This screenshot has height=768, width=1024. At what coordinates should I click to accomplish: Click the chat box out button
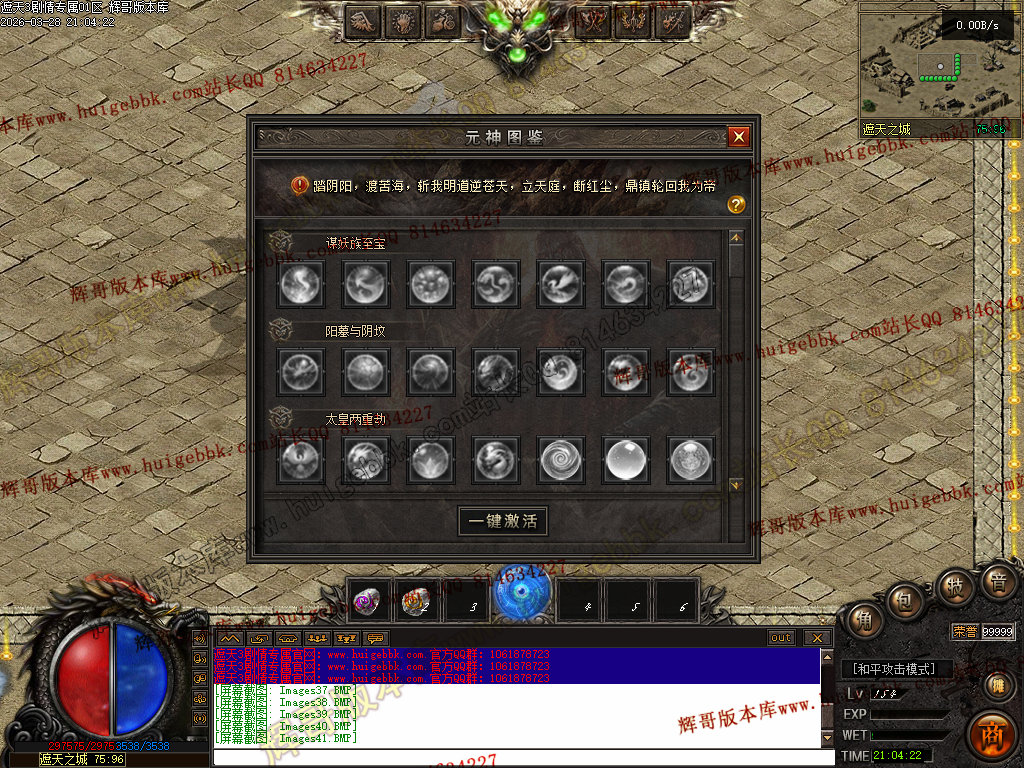[781, 638]
